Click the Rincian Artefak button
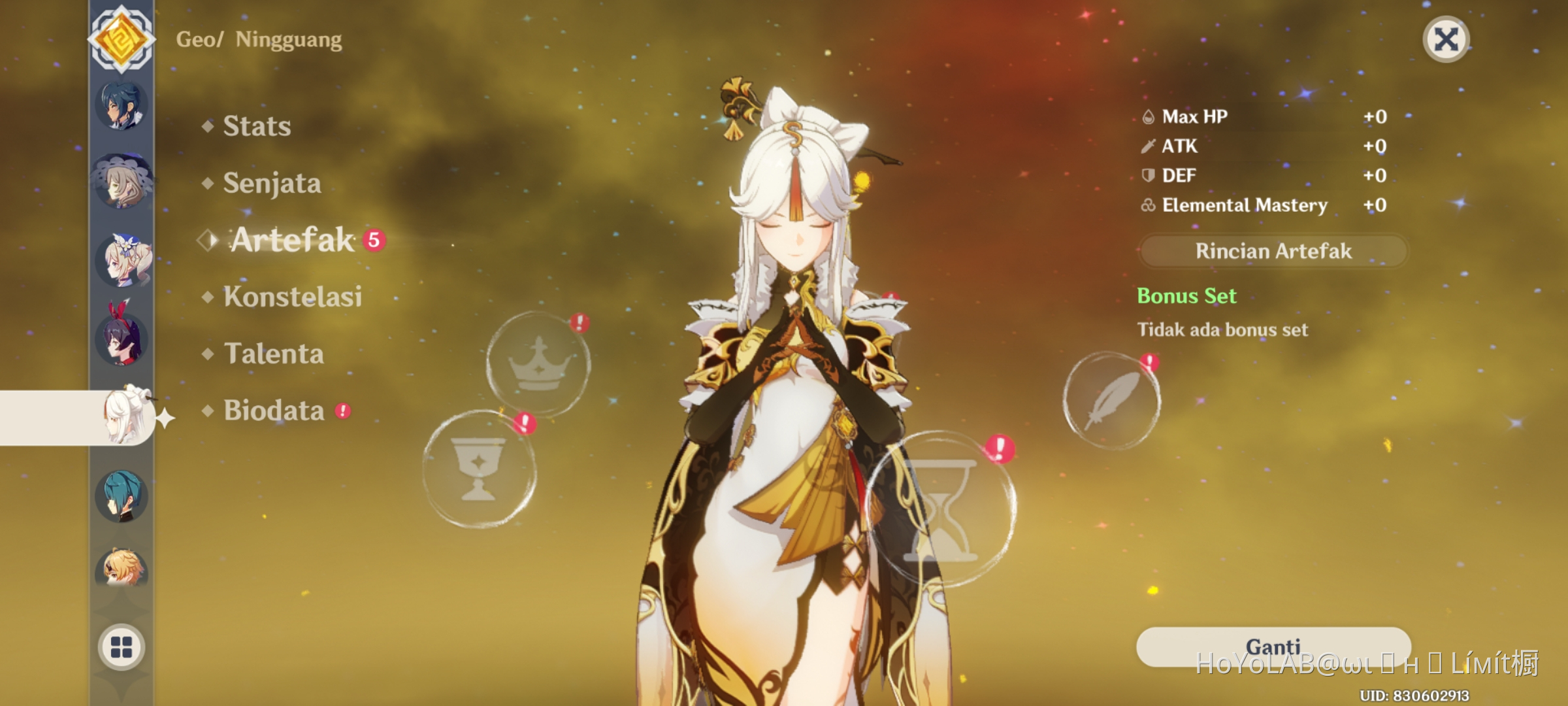 click(x=1272, y=251)
